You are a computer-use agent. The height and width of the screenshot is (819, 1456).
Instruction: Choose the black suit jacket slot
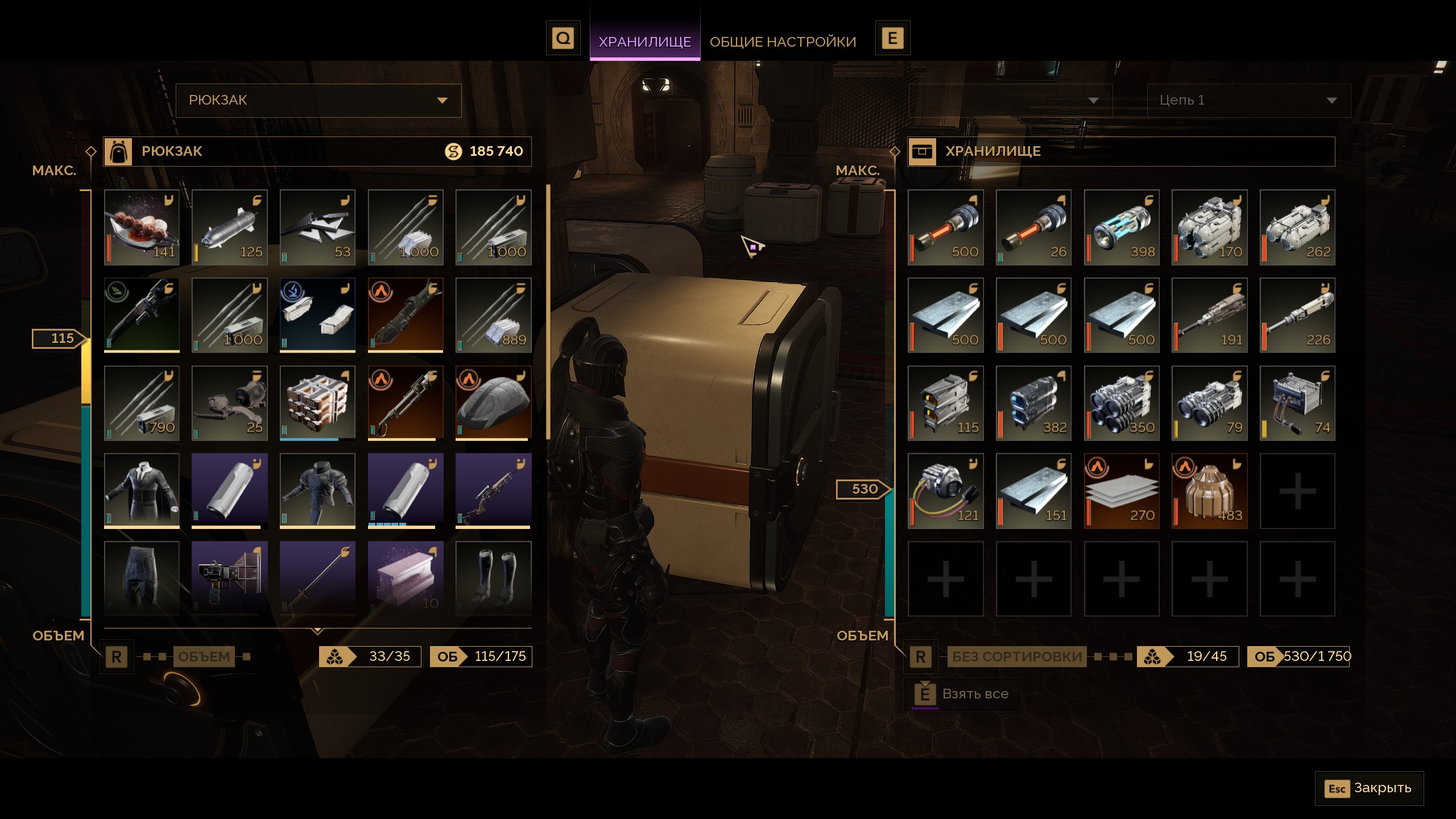(x=142, y=491)
